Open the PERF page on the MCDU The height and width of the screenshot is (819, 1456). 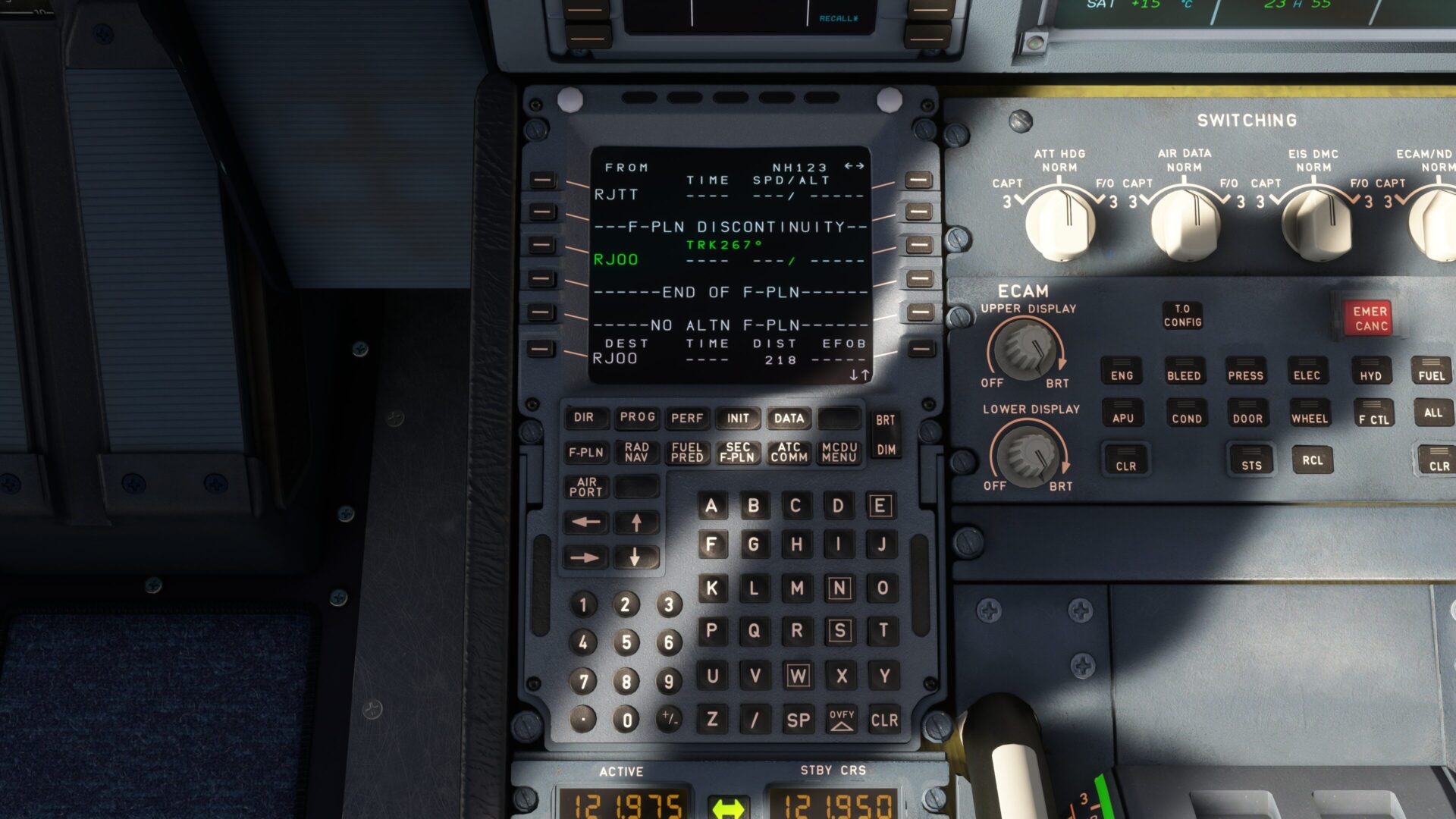click(x=686, y=418)
